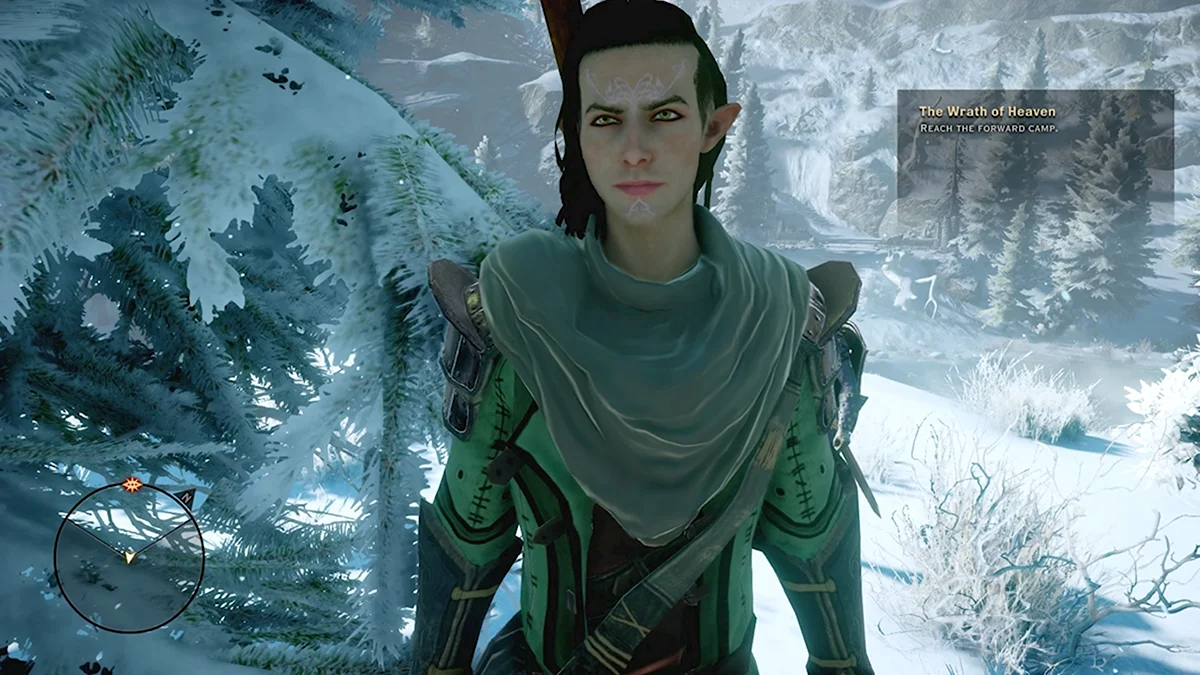Select the orange quest marker on minimap rim
The image size is (1200, 675).
click(x=130, y=485)
